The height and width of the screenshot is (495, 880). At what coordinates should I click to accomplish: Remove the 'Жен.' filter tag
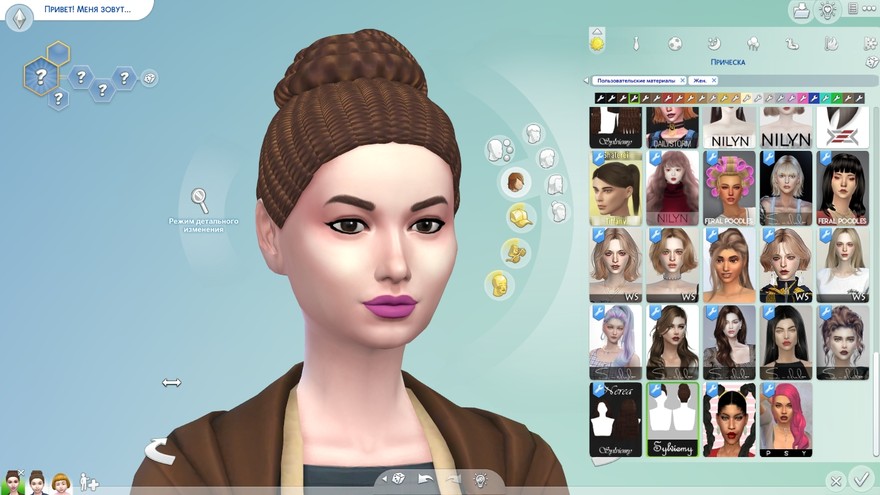tap(714, 80)
